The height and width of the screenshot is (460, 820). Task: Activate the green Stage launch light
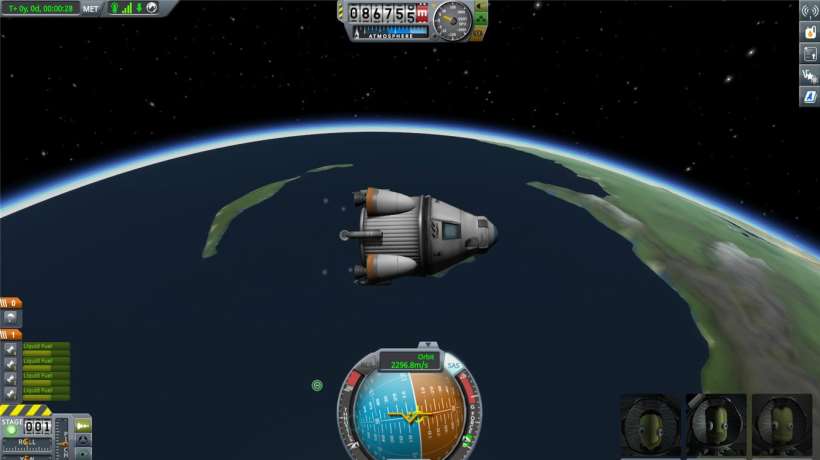coord(11,431)
